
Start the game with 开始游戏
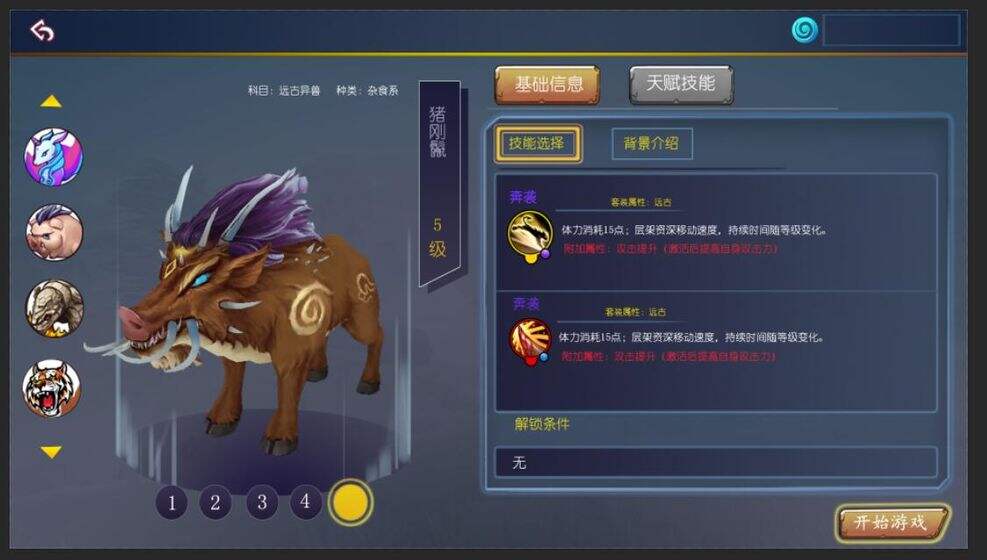tap(890, 523)
